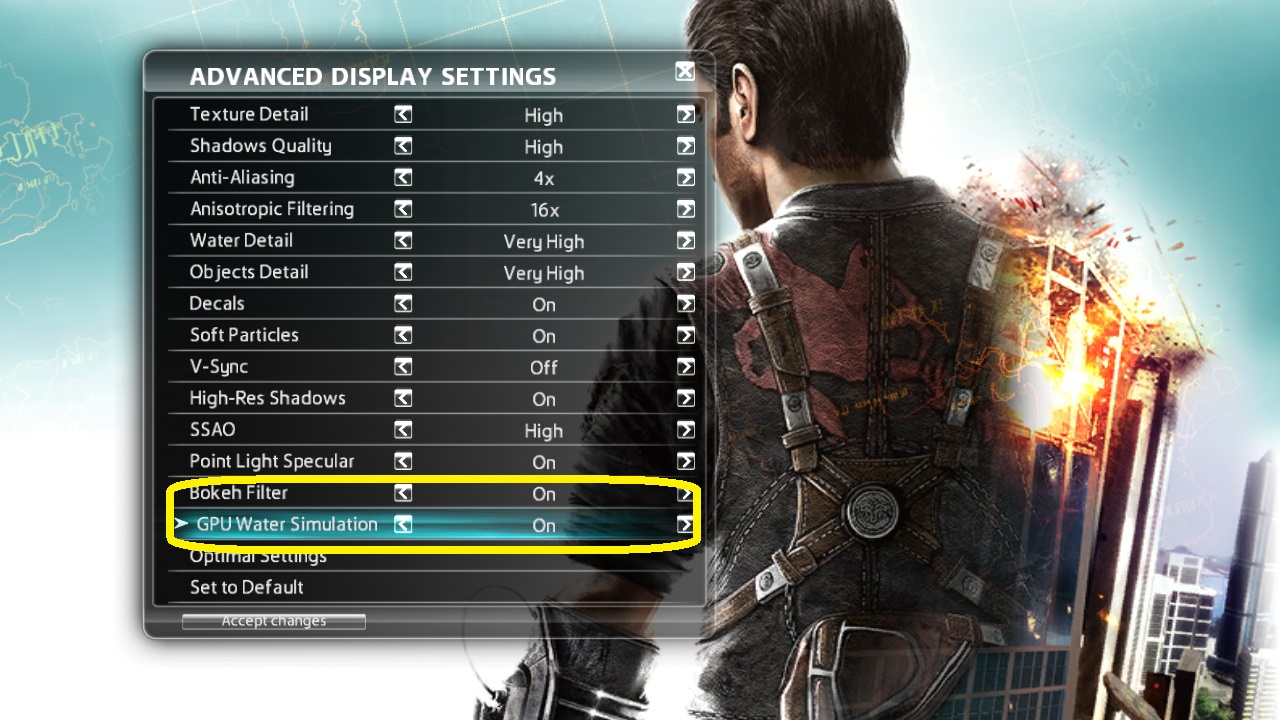Viewport: 1280px width, 720px height.
Task: Decrease Anisotropic Filtering with left arrow
Action: (403, 209)
